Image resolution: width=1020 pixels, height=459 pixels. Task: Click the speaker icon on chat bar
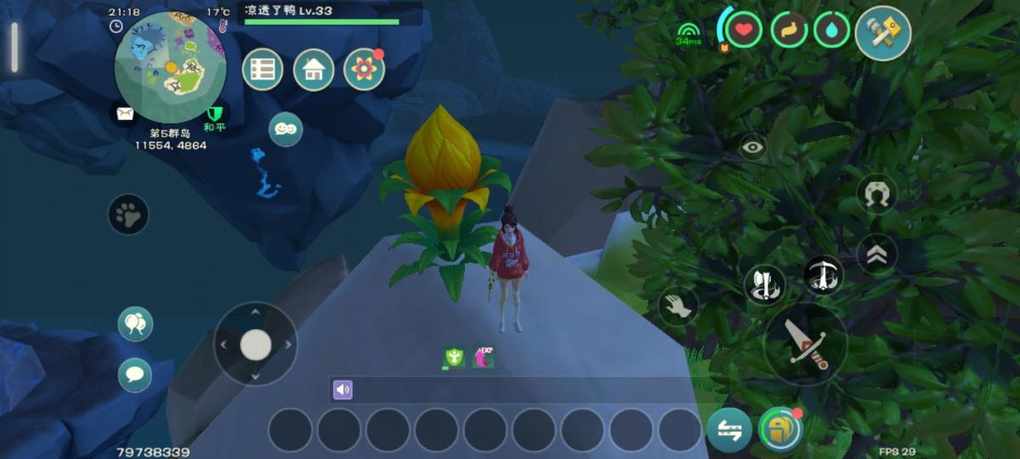point(343,390)
